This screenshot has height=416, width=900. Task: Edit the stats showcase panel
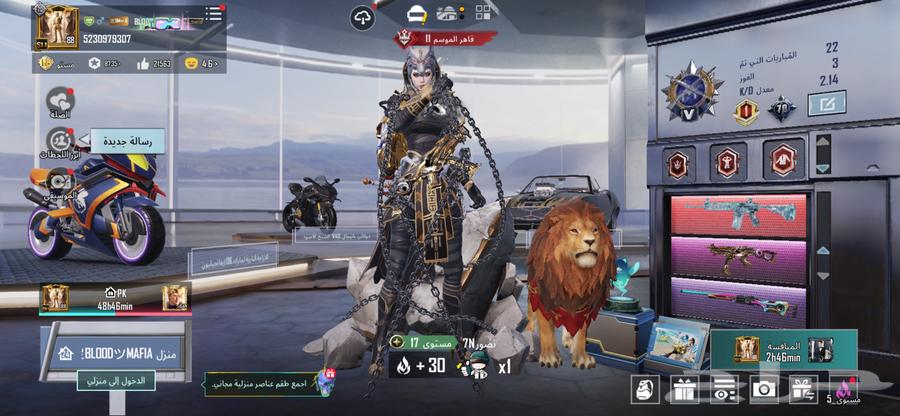pyautogui.click(x=826, y=102)
